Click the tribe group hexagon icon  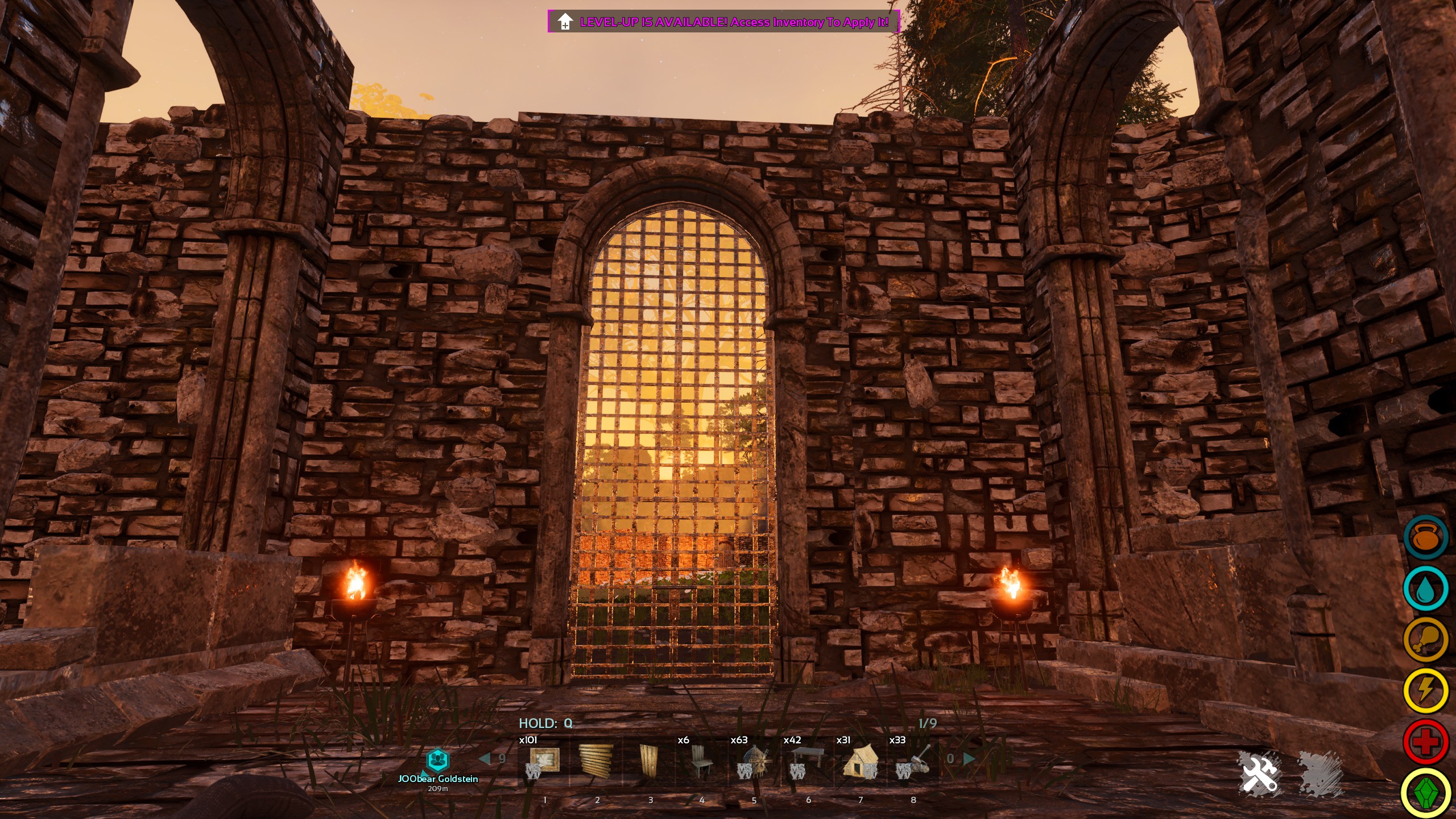point(437,759)
